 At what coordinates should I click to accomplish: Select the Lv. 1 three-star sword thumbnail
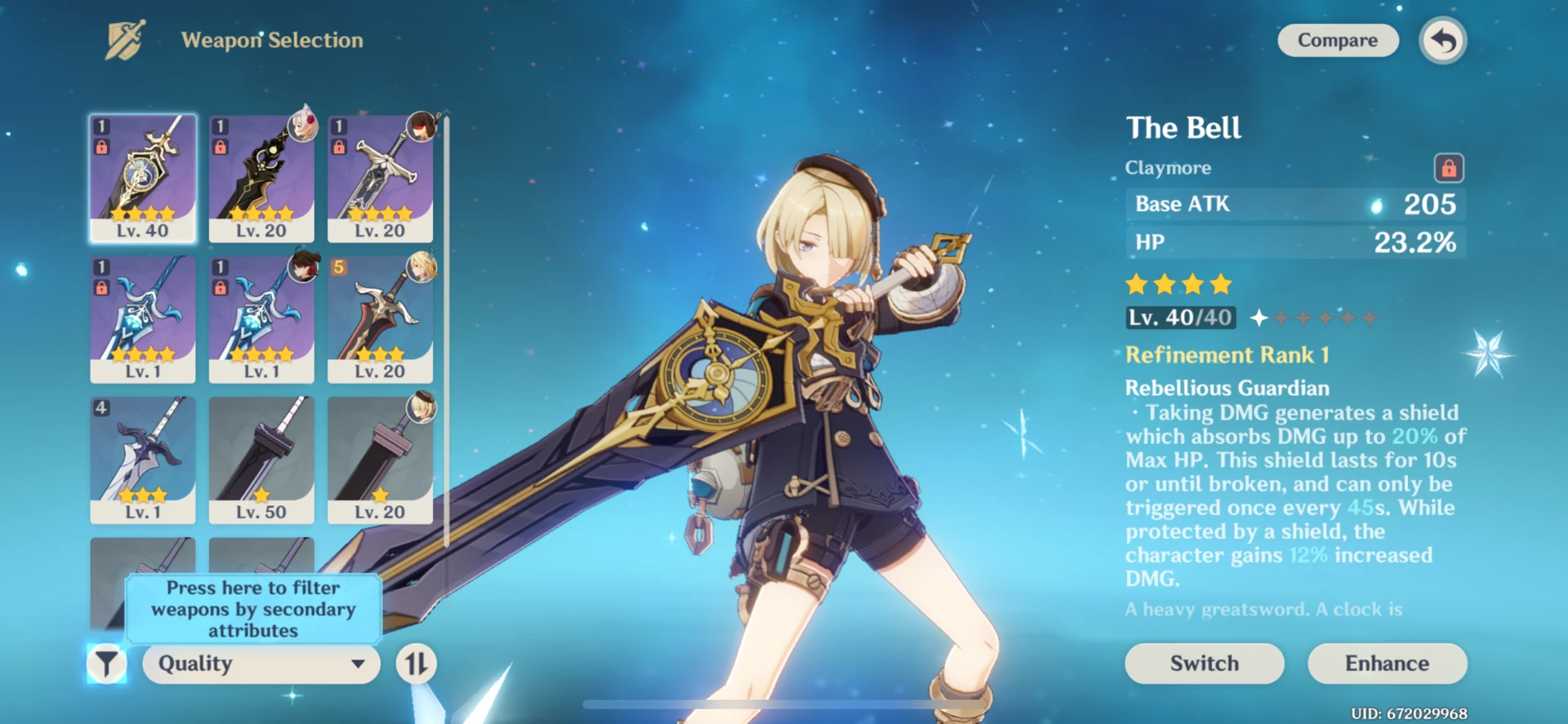coord(143,457)
